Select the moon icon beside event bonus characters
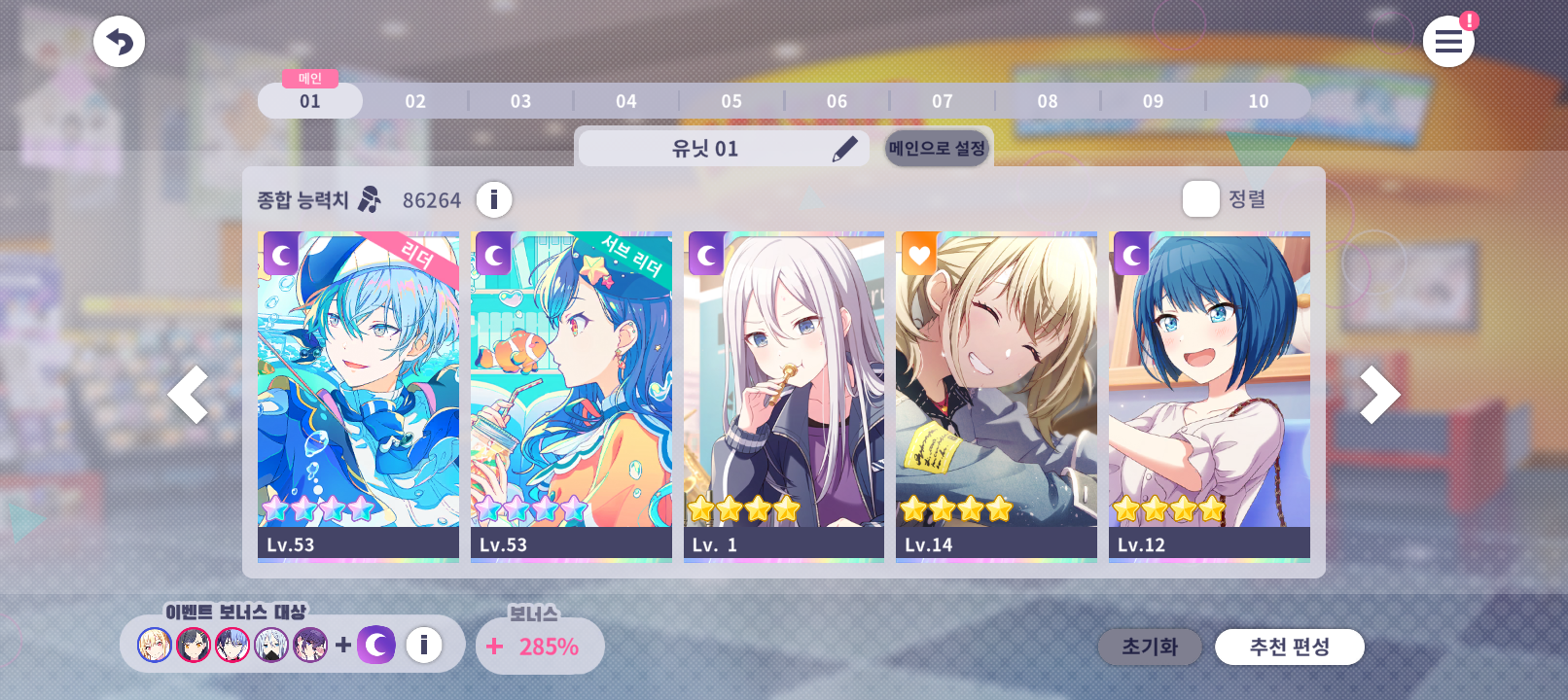This screenshot has height=700, width=1568. [376, 644]
